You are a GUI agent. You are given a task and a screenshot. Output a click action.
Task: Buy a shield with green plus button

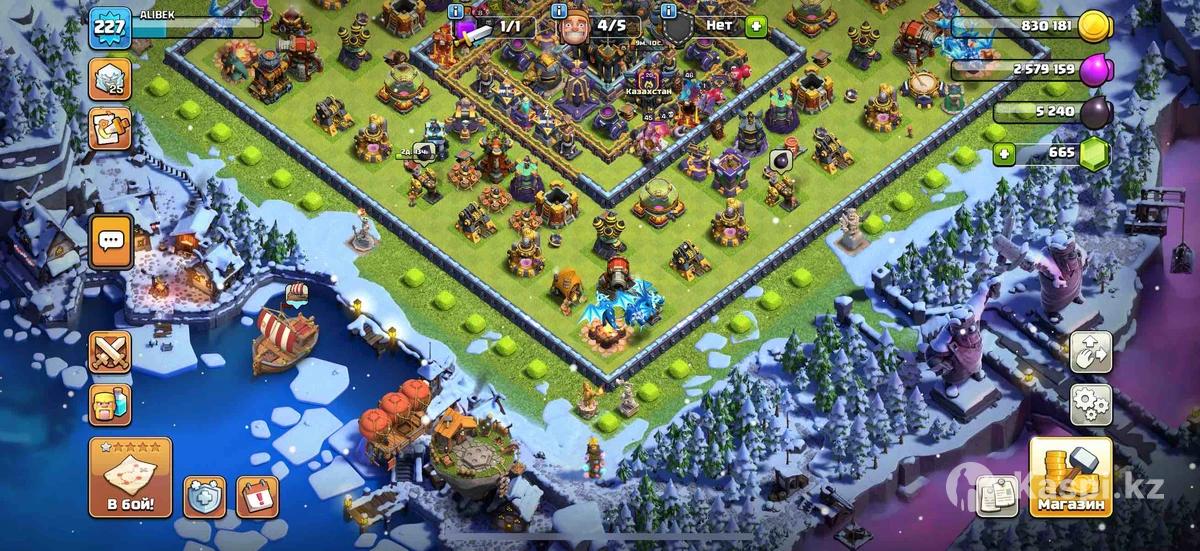[756, 27]
